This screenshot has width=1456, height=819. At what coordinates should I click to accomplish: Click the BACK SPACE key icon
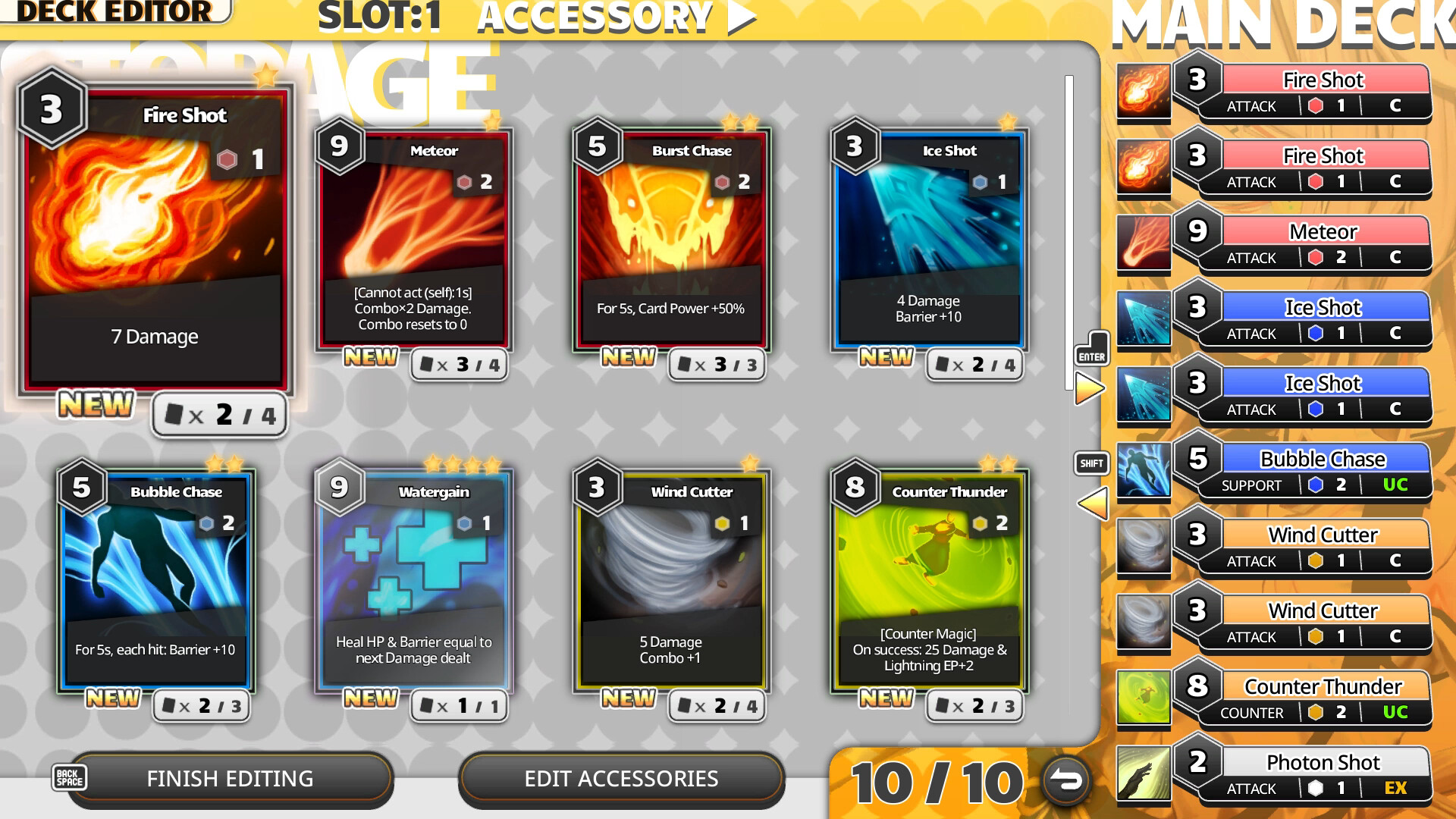(x=69, y=777)
